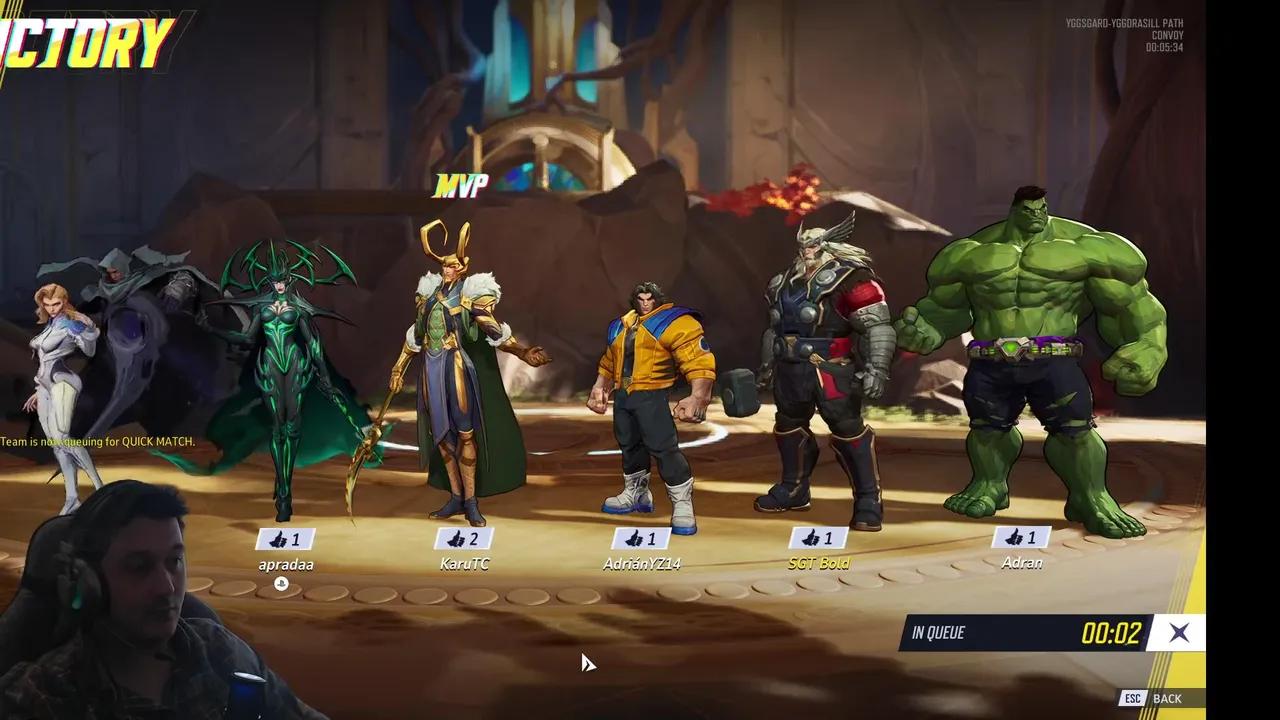Click the BACK button

tap(1167, 698)
